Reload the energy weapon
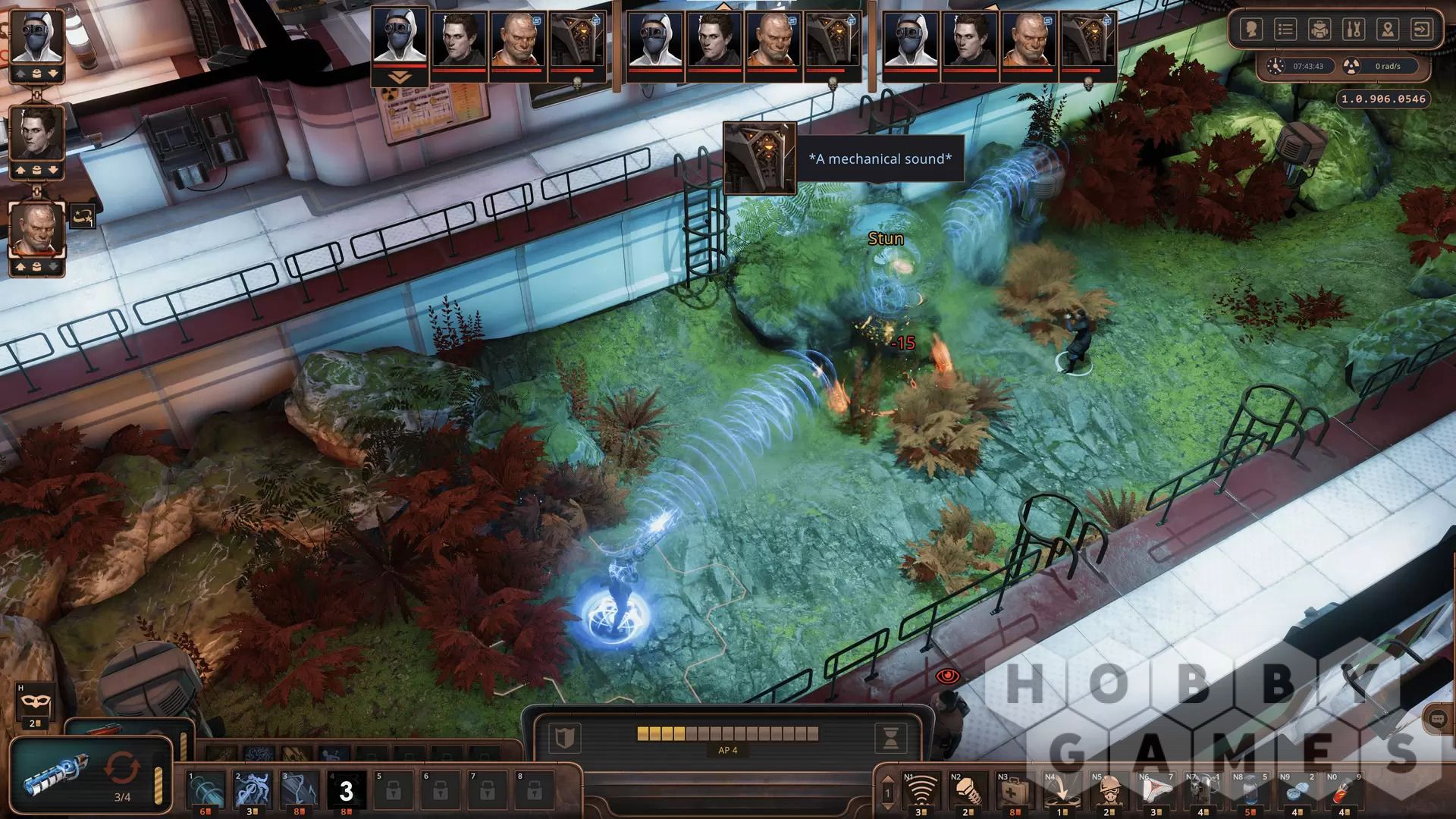 (x=122, y=768)
